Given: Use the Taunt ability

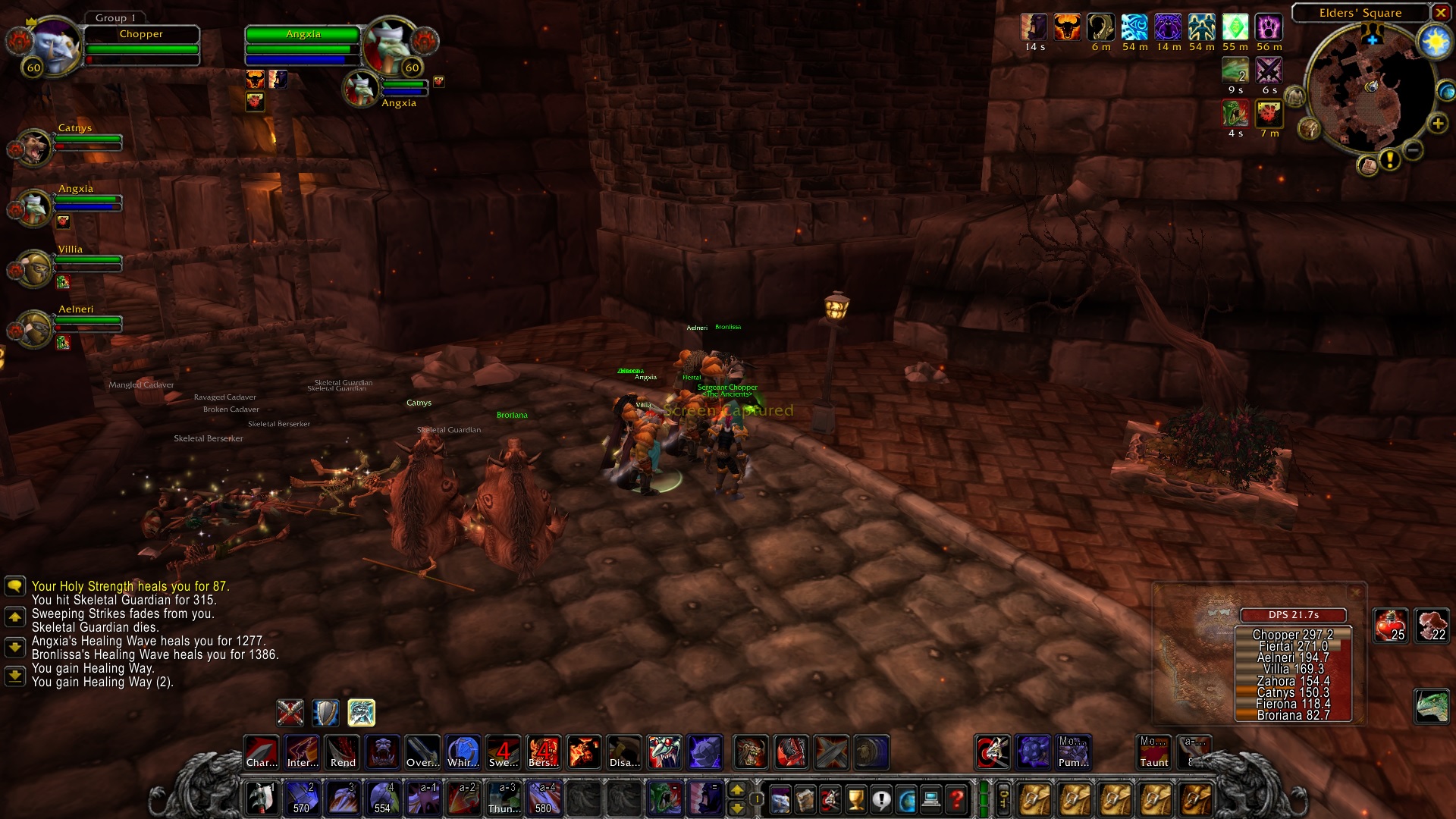Looking at the screenshot, I should click(1153, 752).
